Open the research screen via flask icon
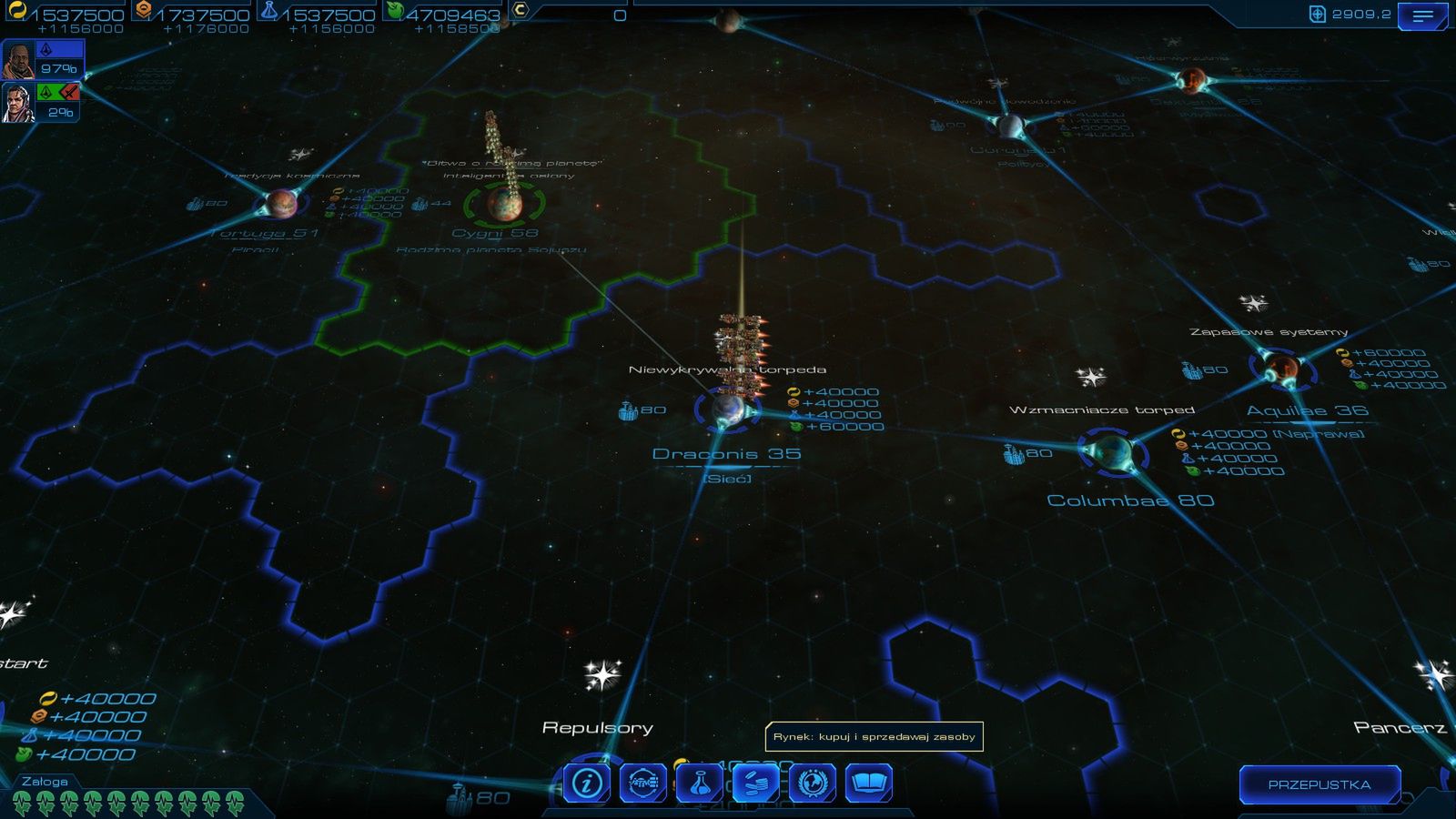This screenshot has width=1456, height=819. [702, 781]
